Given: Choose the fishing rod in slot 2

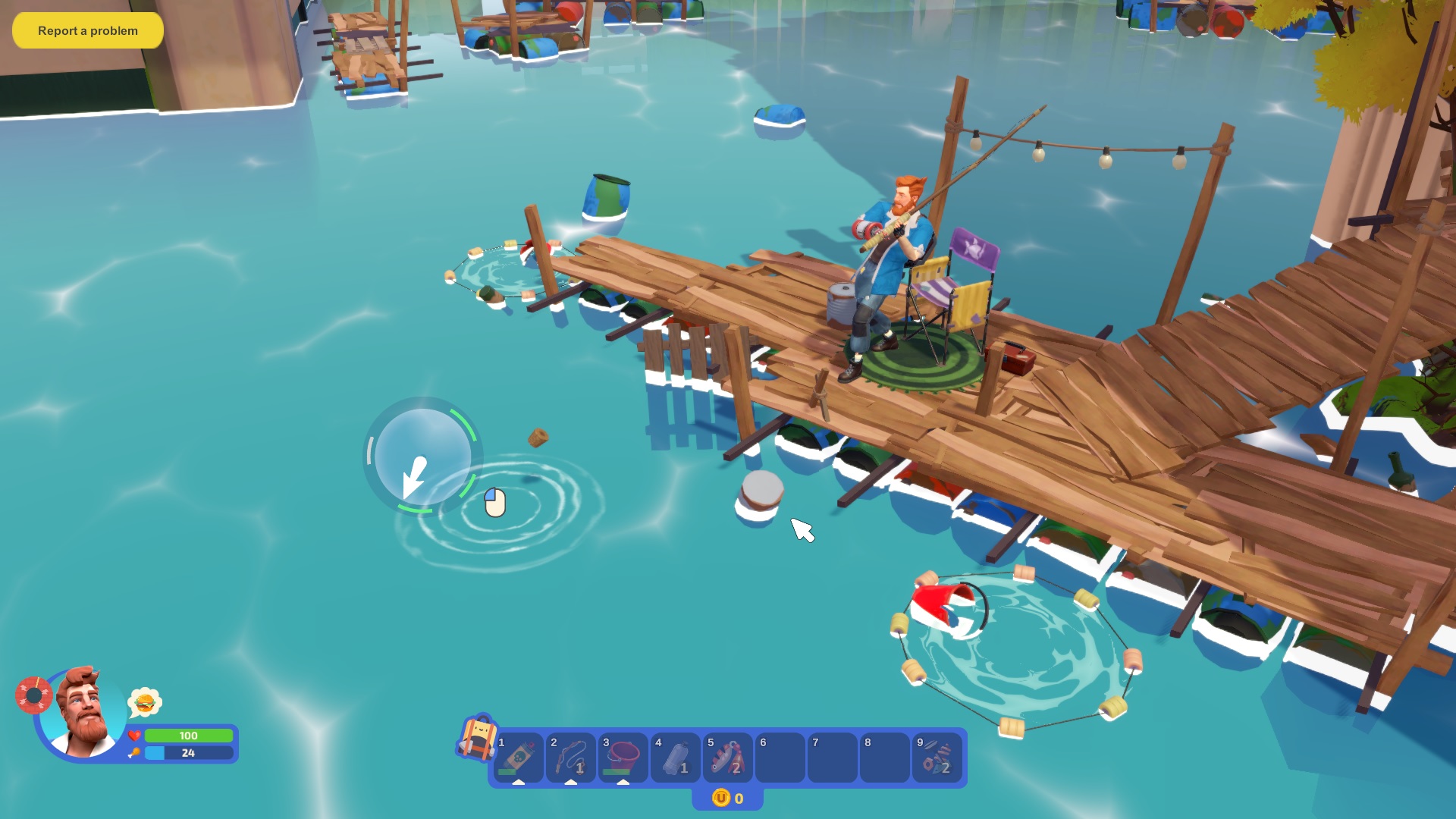Looking at the screenshot, I should [x=571, y=758].
